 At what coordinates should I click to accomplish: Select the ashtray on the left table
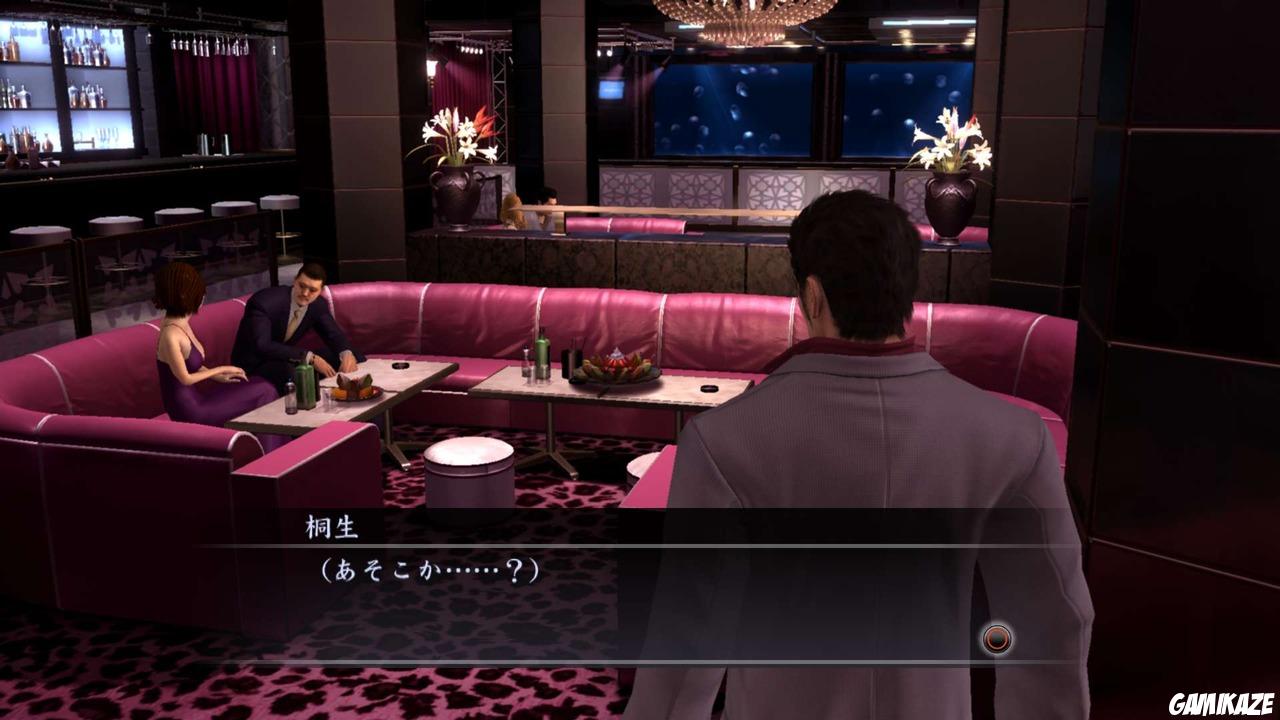[x=403, y=366]
